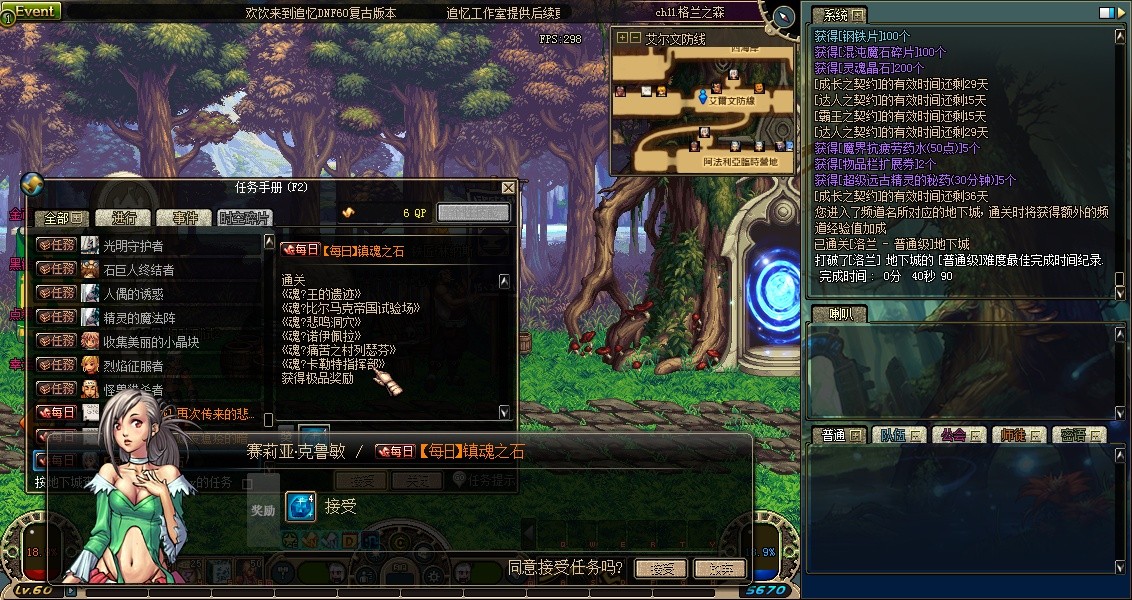Open the 精灵的魔法阵 quest details
Viewport: 1132px width, 600px height.
coord(139,317)
